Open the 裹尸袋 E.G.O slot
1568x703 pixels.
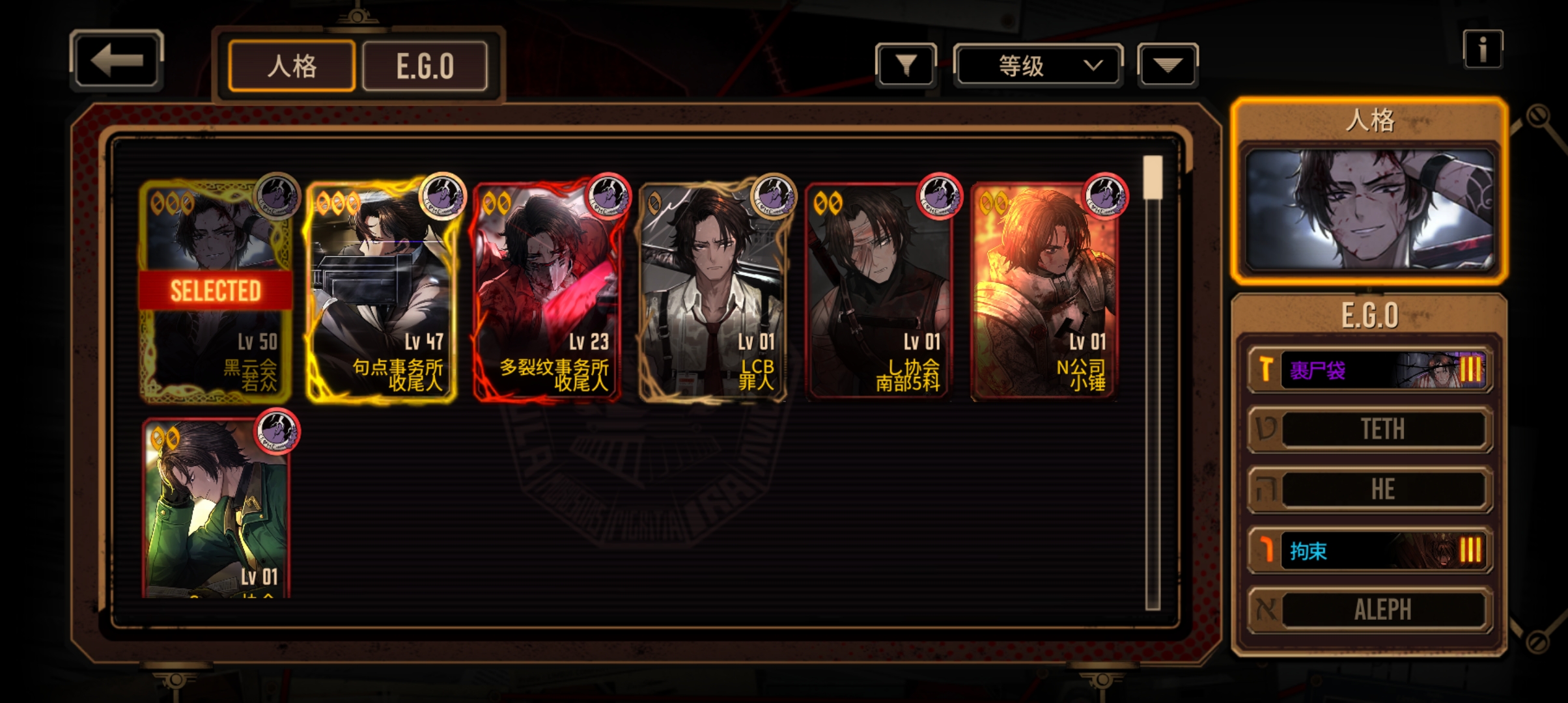pyautogui.click(x=1369, y=370)
